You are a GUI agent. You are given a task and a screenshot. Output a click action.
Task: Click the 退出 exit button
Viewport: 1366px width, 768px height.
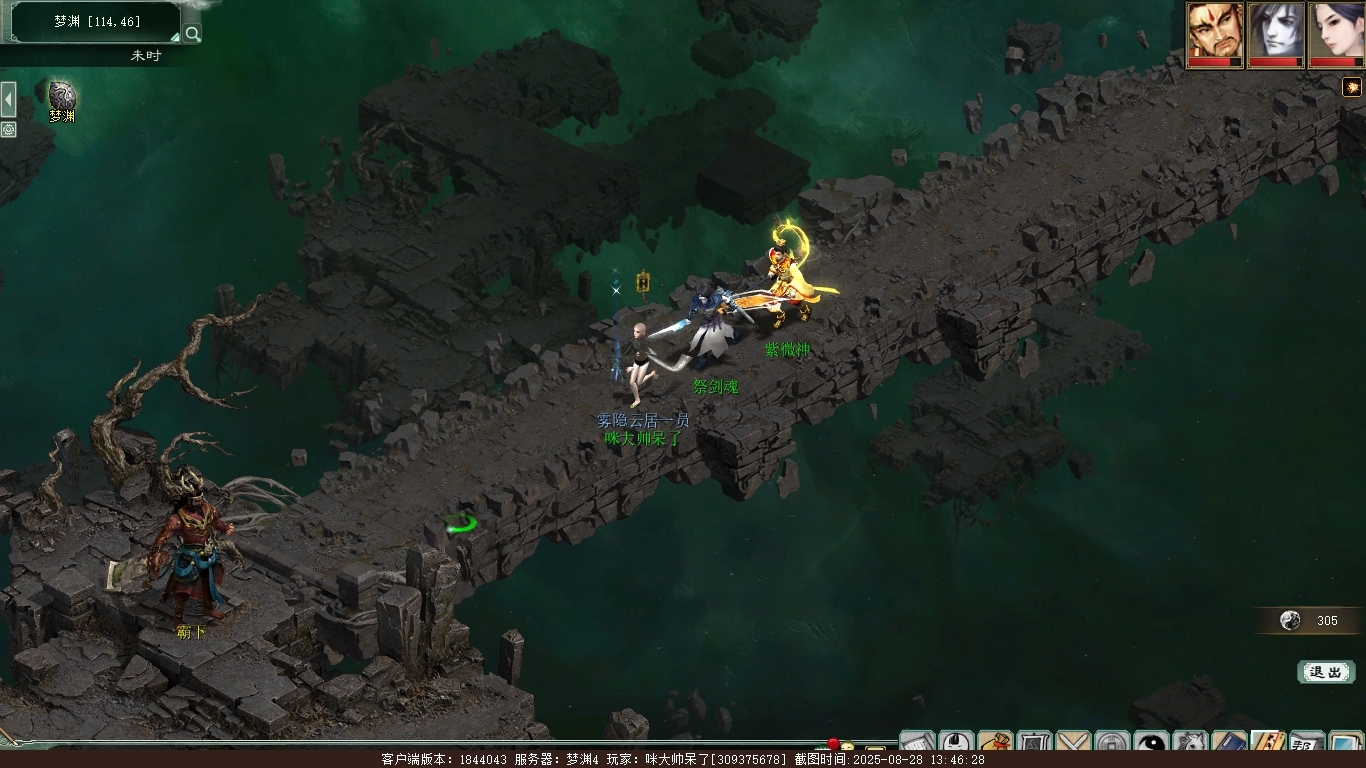pyautogui.click(x=1325, y=672)
